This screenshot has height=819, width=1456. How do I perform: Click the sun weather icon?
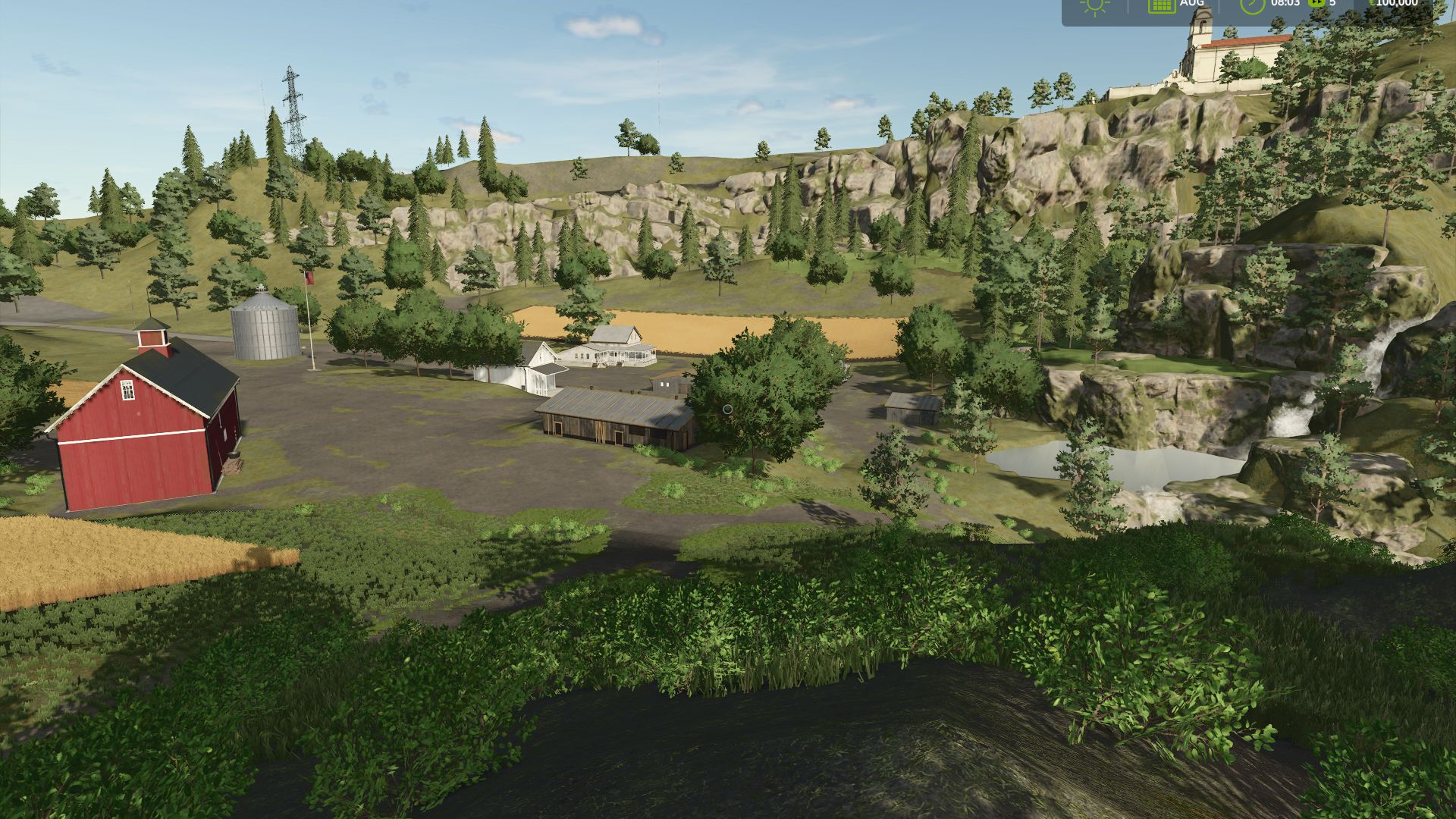coord(1095,5)
